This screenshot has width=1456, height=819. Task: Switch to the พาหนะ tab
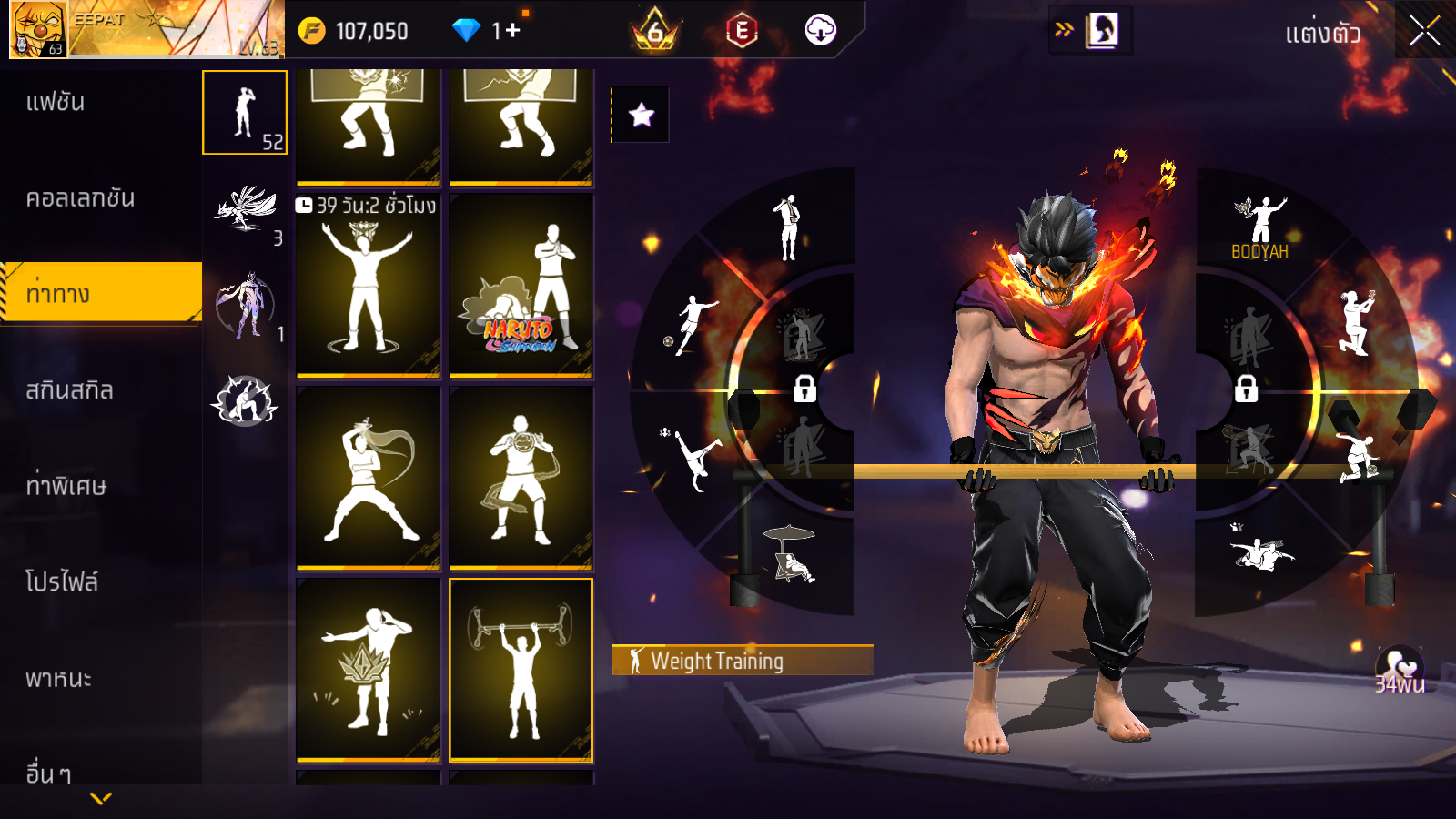(x=58, y=679)
